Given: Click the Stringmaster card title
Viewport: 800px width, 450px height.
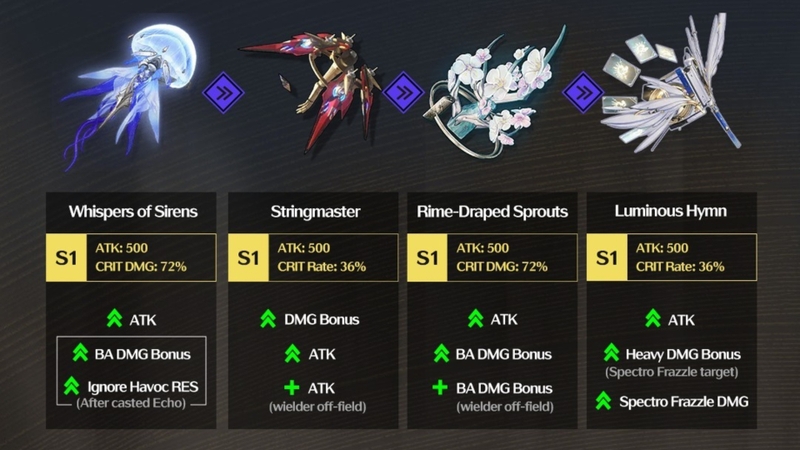Looking at the screenshot, I should pyautogui.click(x=311, y=212).
